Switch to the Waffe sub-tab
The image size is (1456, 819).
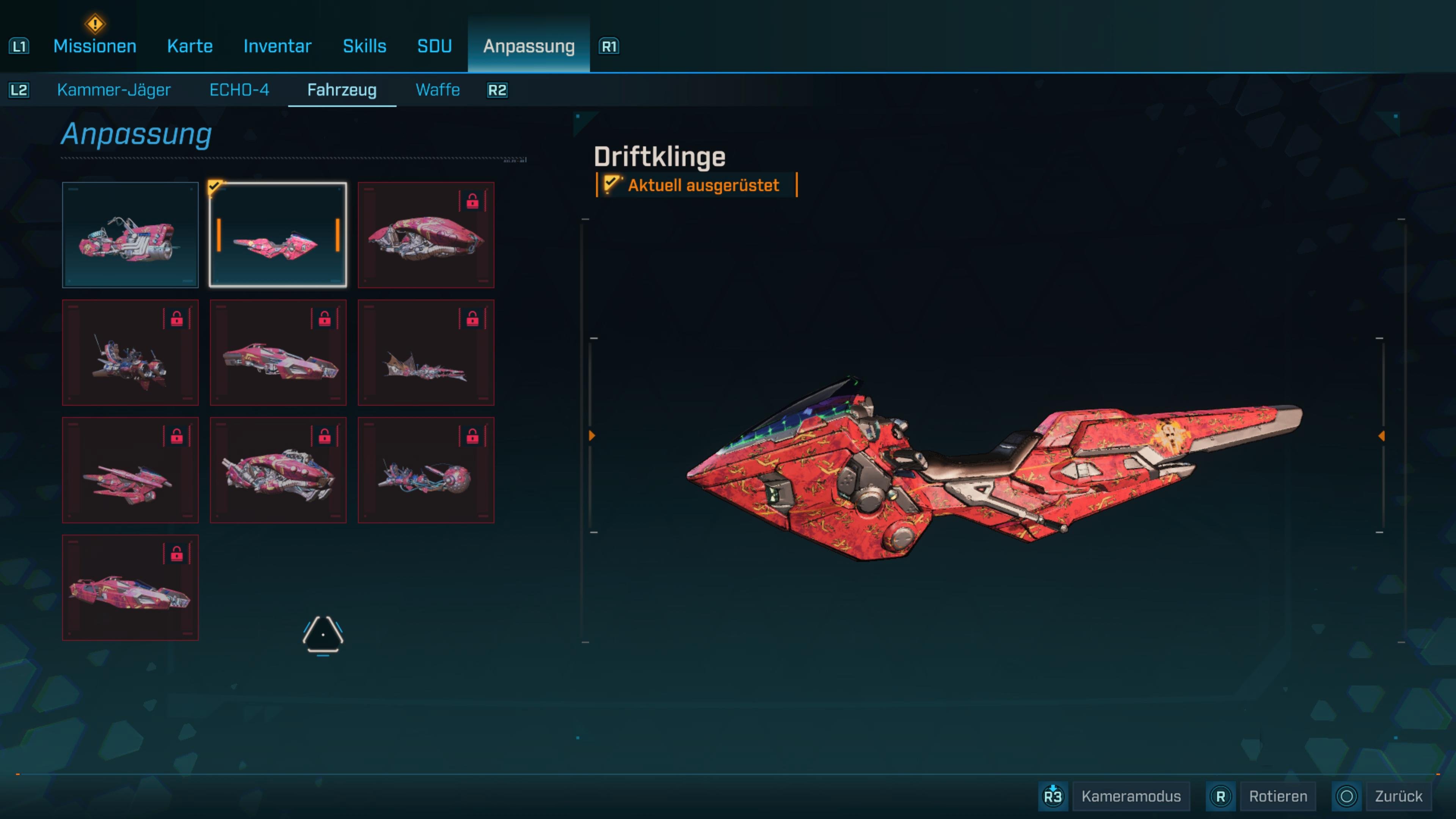438,90
